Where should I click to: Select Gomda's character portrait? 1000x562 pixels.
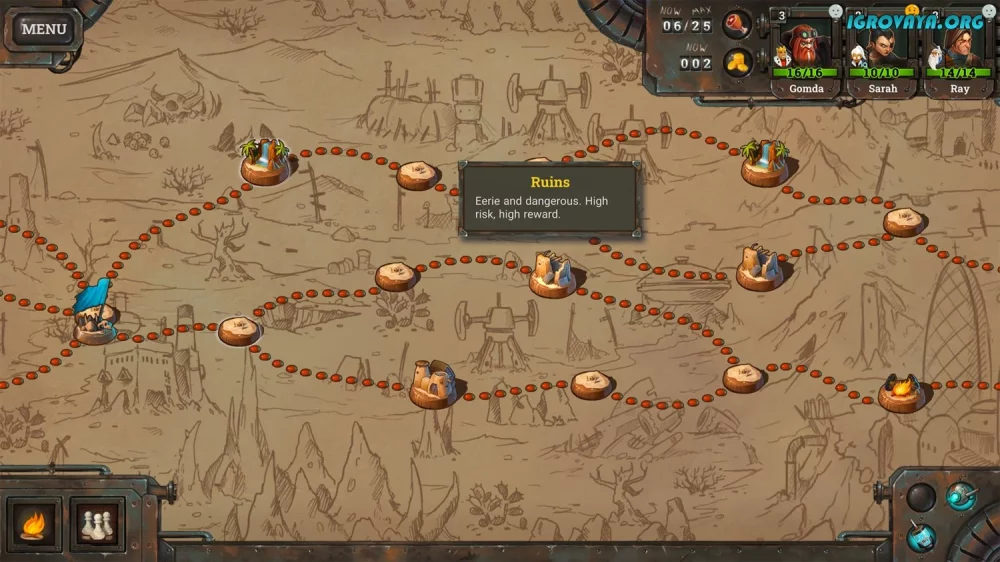point(805,50)
